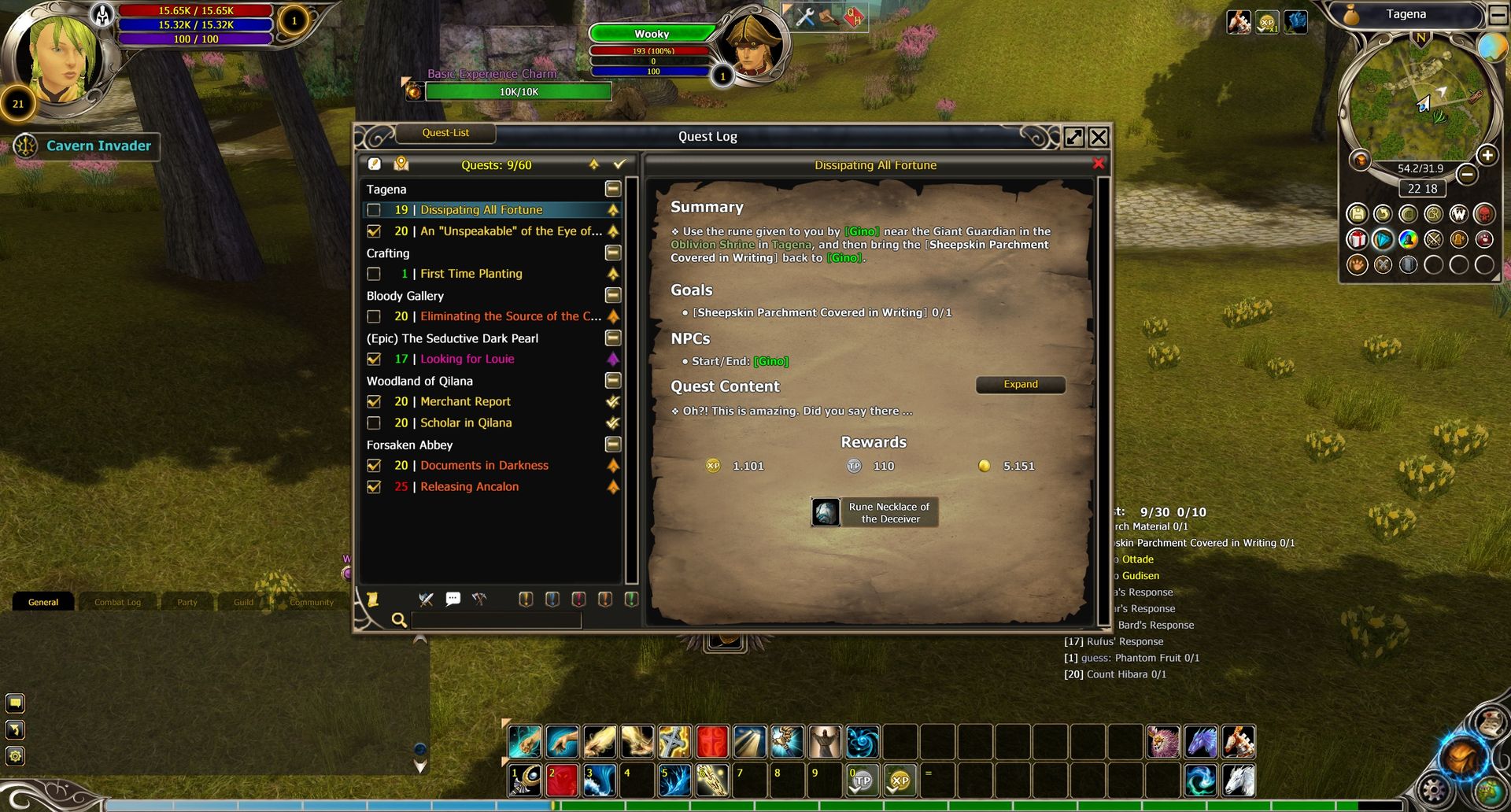Close the Dissipating All Fortune detail panel
Viewport: 1511px width, 812px height.
click(x=1099, y=164)
